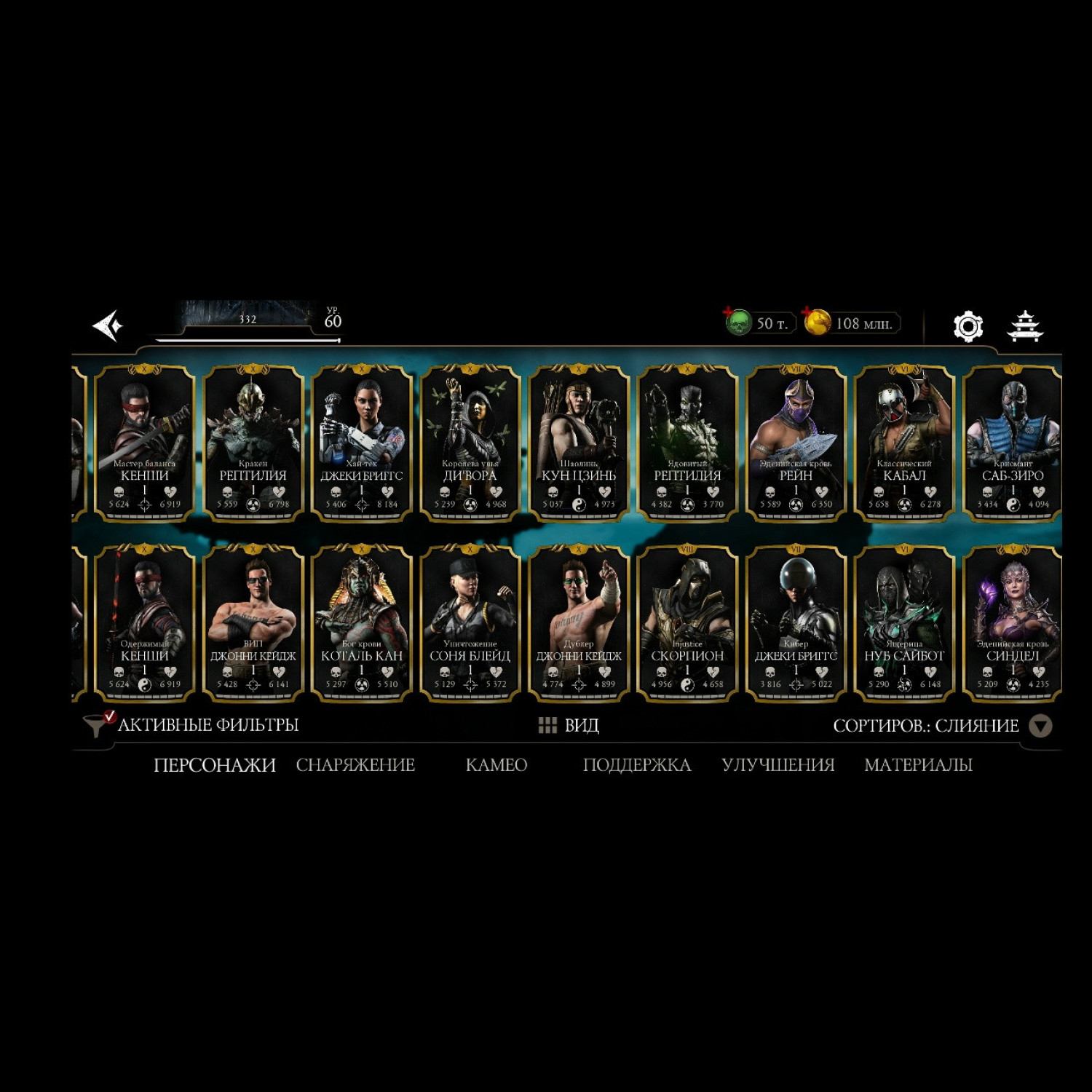Add more gold koins currency
The height and width of the screenshot is (1092, 1092).
click(817, 322)
